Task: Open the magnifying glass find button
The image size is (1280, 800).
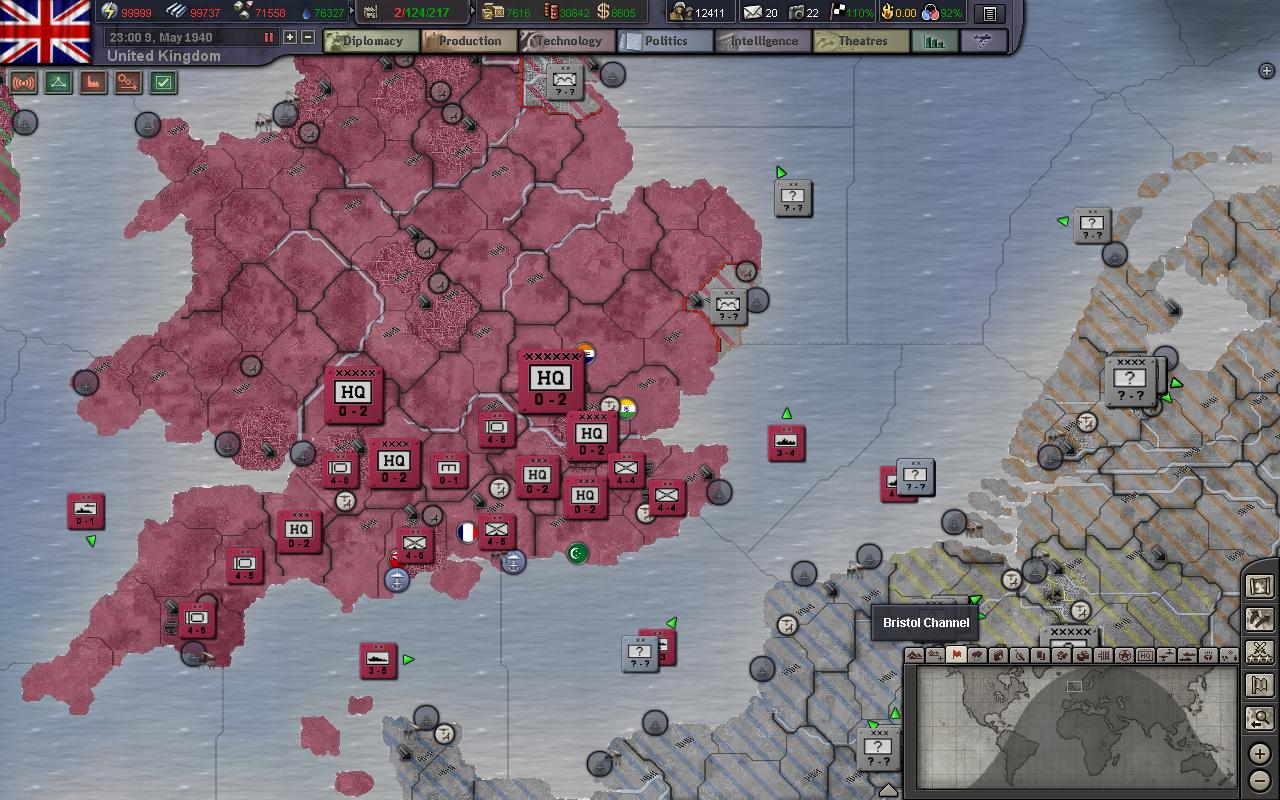Action: pyautogui.click(x=1260, y=717)
